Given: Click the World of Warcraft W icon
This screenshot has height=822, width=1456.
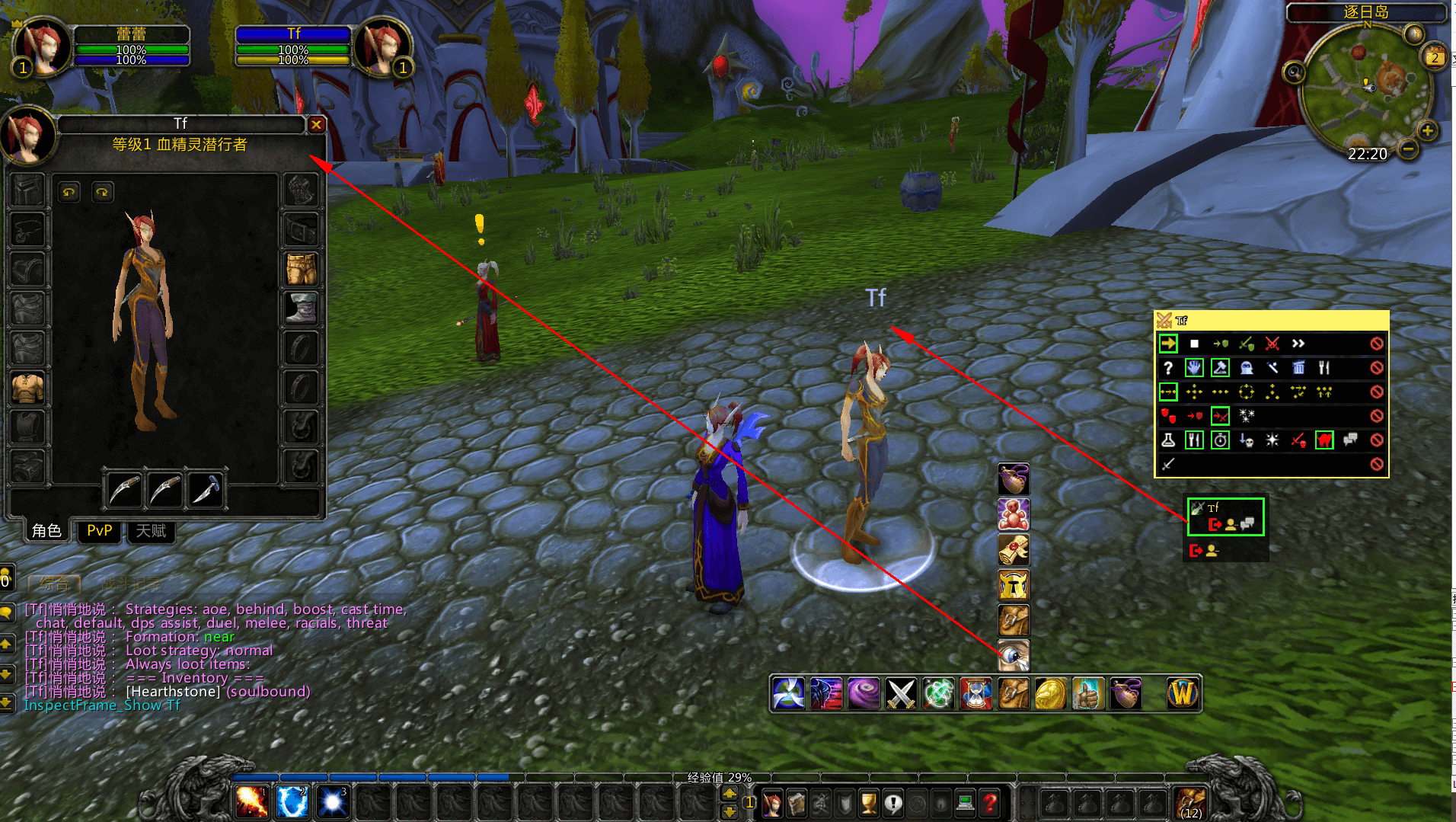Looking at the screenshot, I should [1183, 694].
